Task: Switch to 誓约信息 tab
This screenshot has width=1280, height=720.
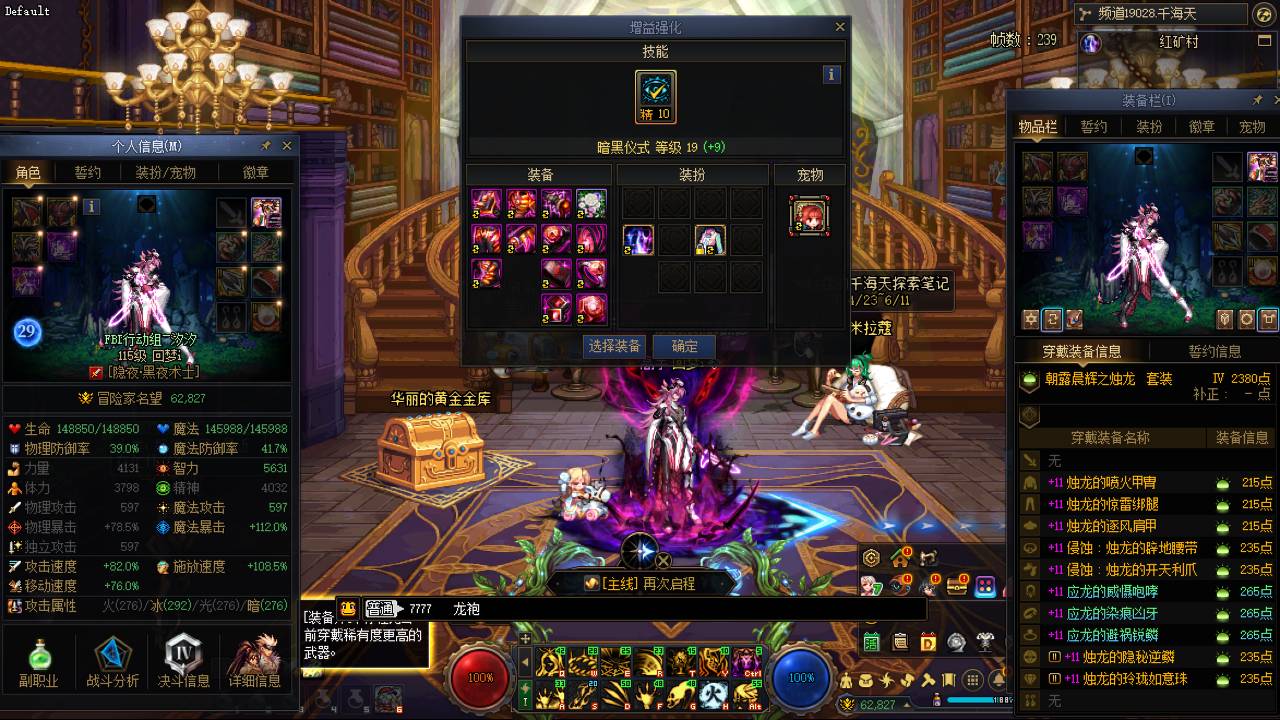Action: (x=1214, y=351)
